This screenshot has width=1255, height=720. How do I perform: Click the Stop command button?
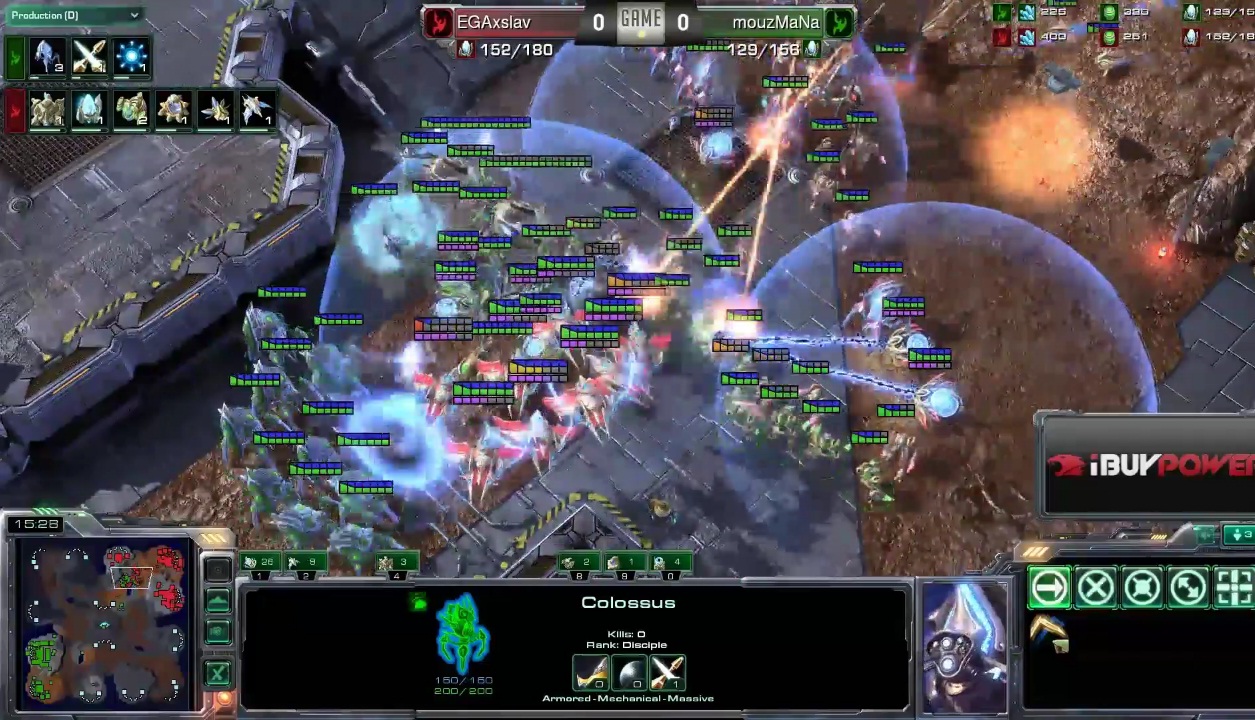point(1095,588)
